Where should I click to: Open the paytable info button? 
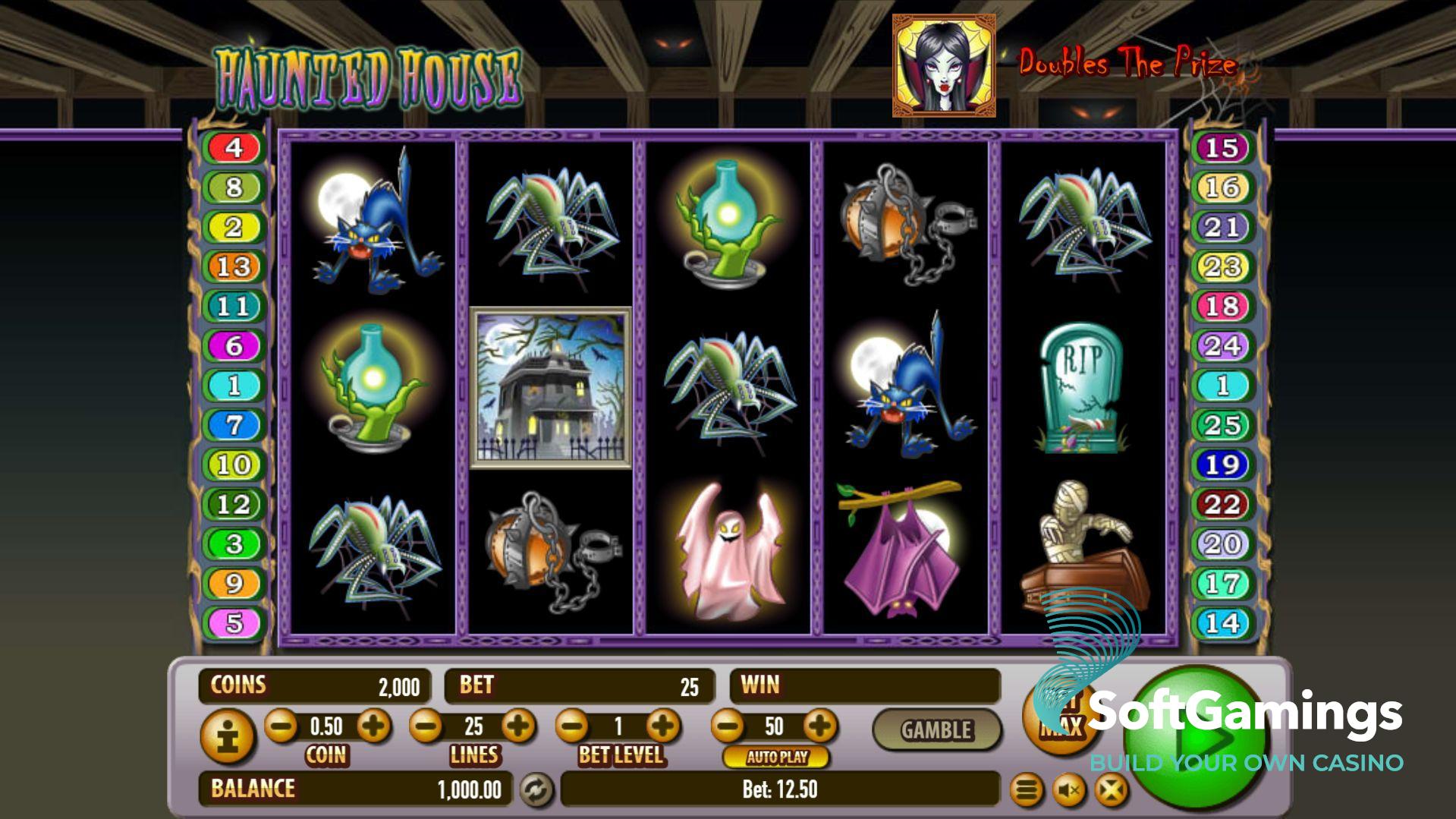(226, 736)
